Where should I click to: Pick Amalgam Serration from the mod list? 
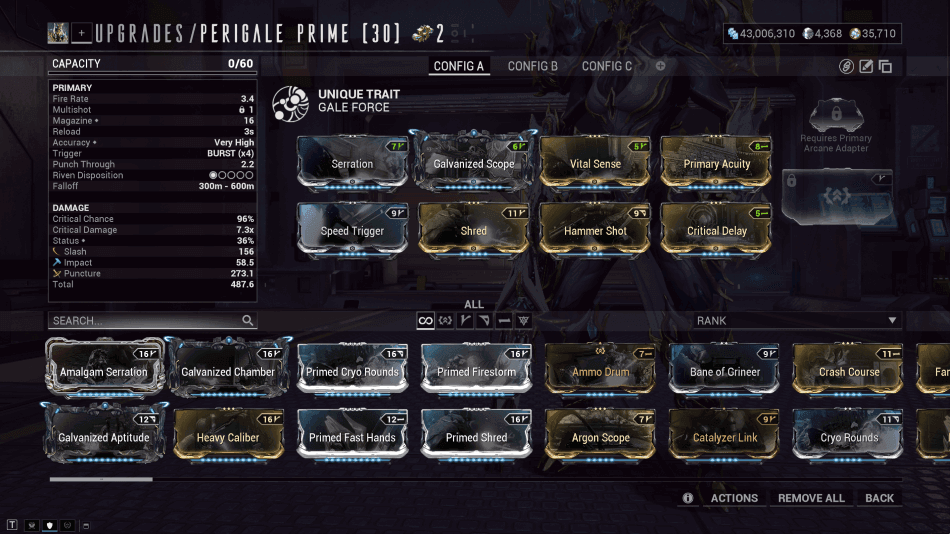tap(103, 371)
